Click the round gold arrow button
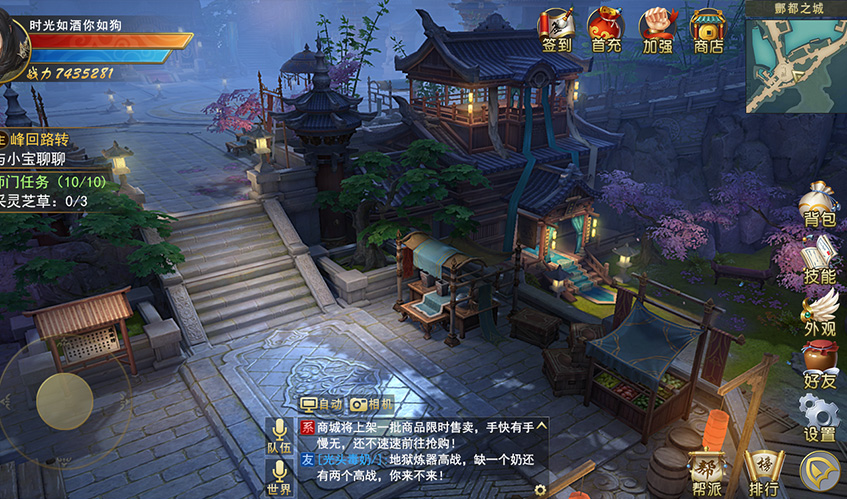The width and height of the screenshot is (847, 499). (819, 471)
